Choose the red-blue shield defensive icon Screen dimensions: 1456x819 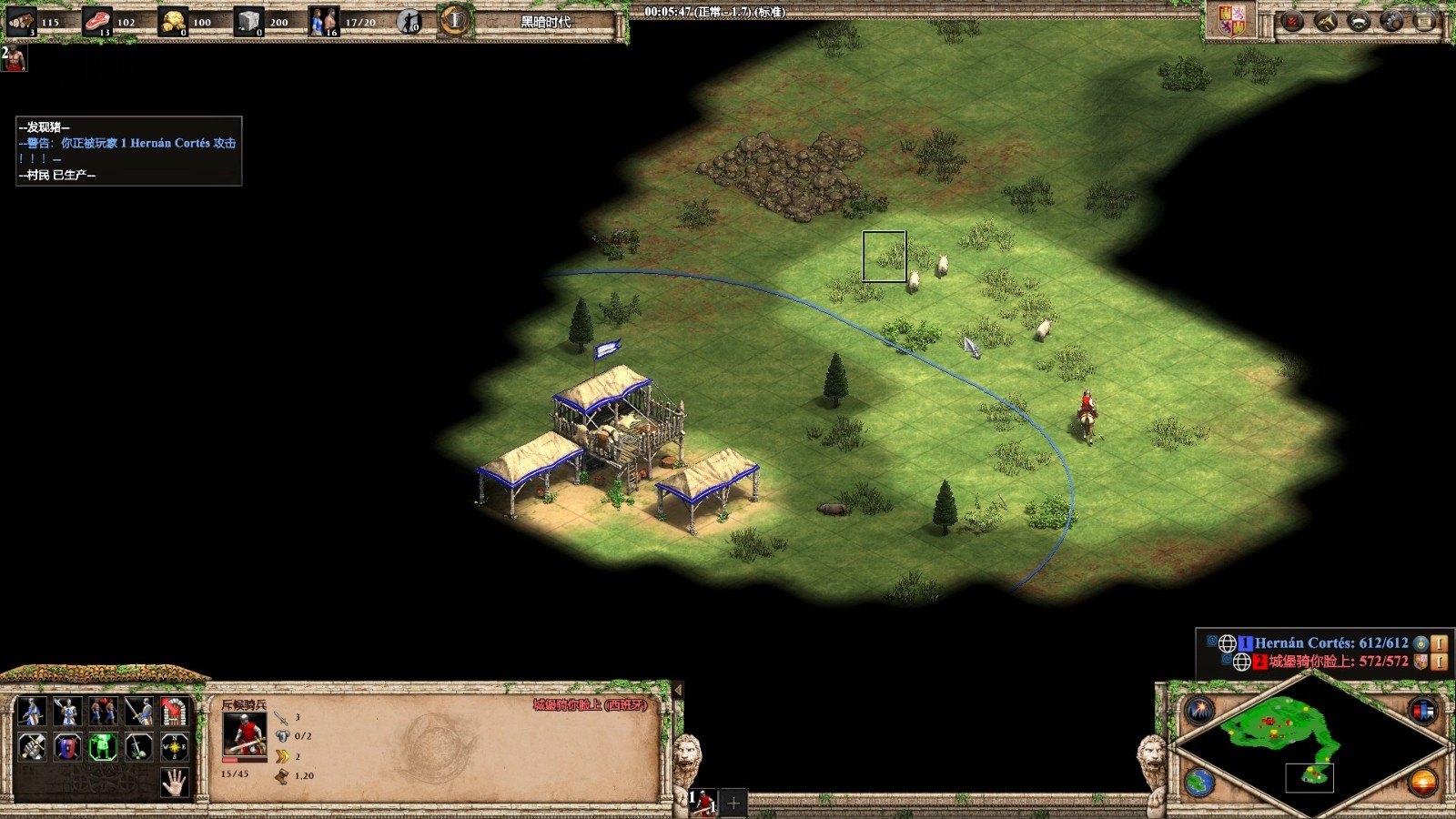pyautogui.click(x=67, y=747)
